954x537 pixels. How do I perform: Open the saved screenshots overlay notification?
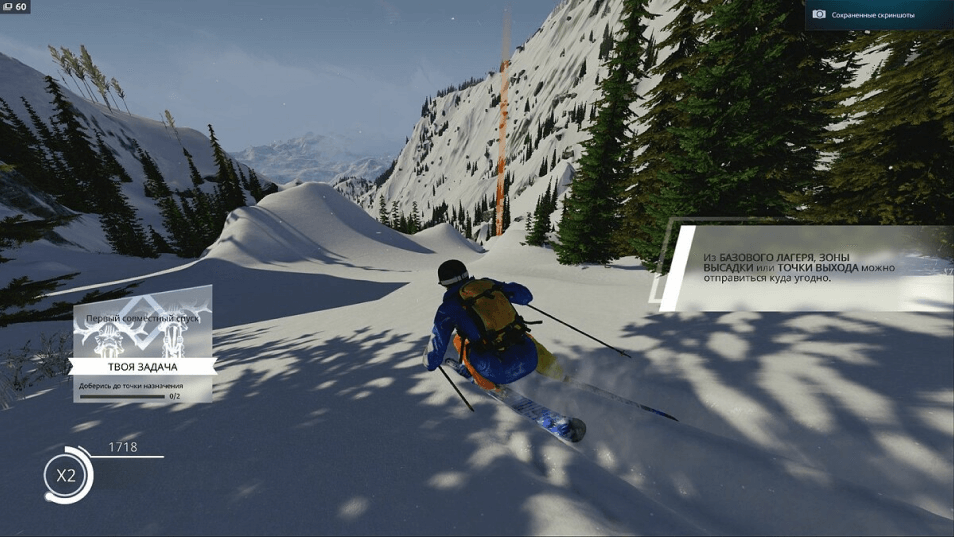[877, 14]
